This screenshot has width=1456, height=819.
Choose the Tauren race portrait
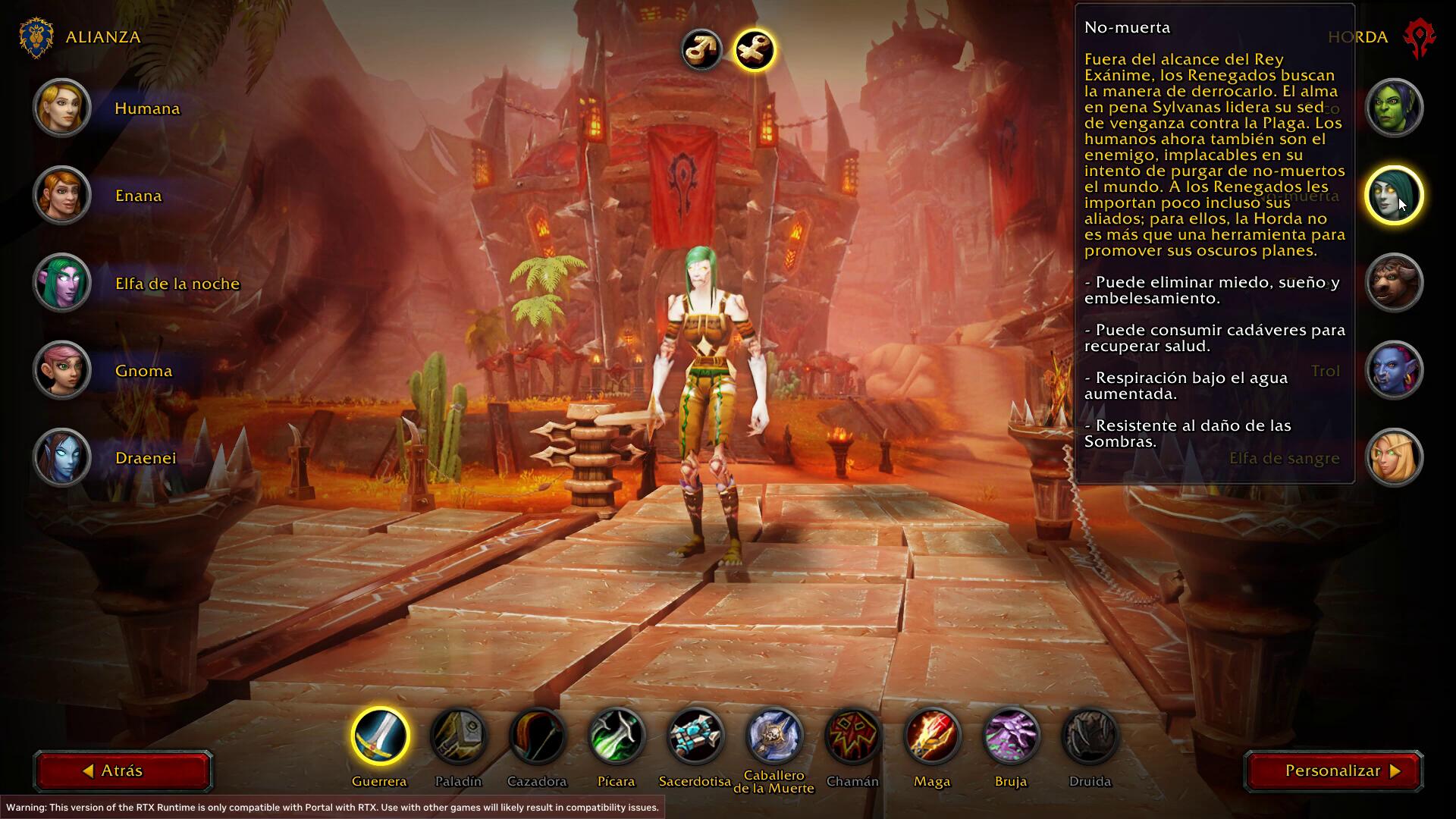tap(1394, 283)
